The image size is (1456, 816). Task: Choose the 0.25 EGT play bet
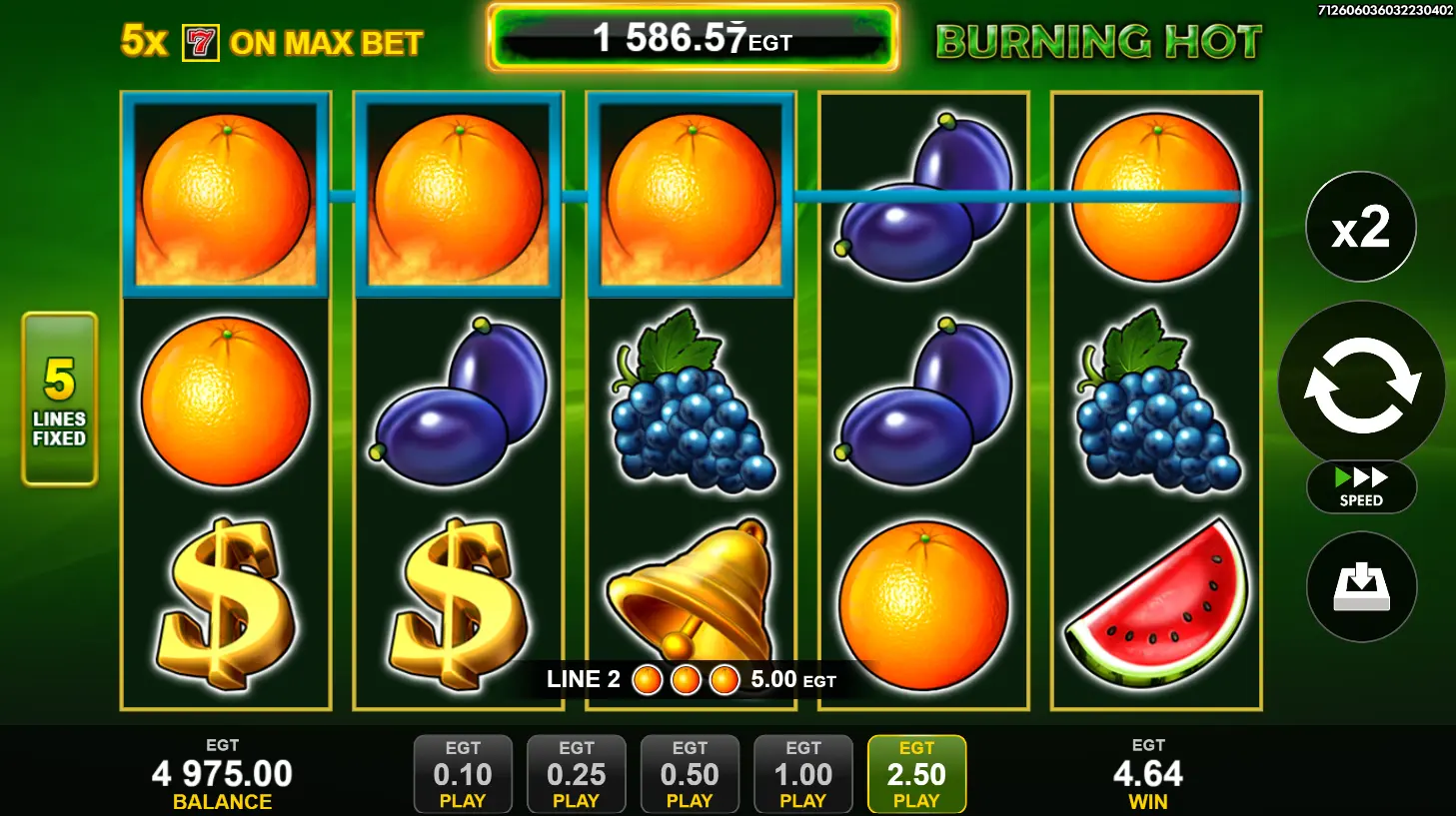576,774
